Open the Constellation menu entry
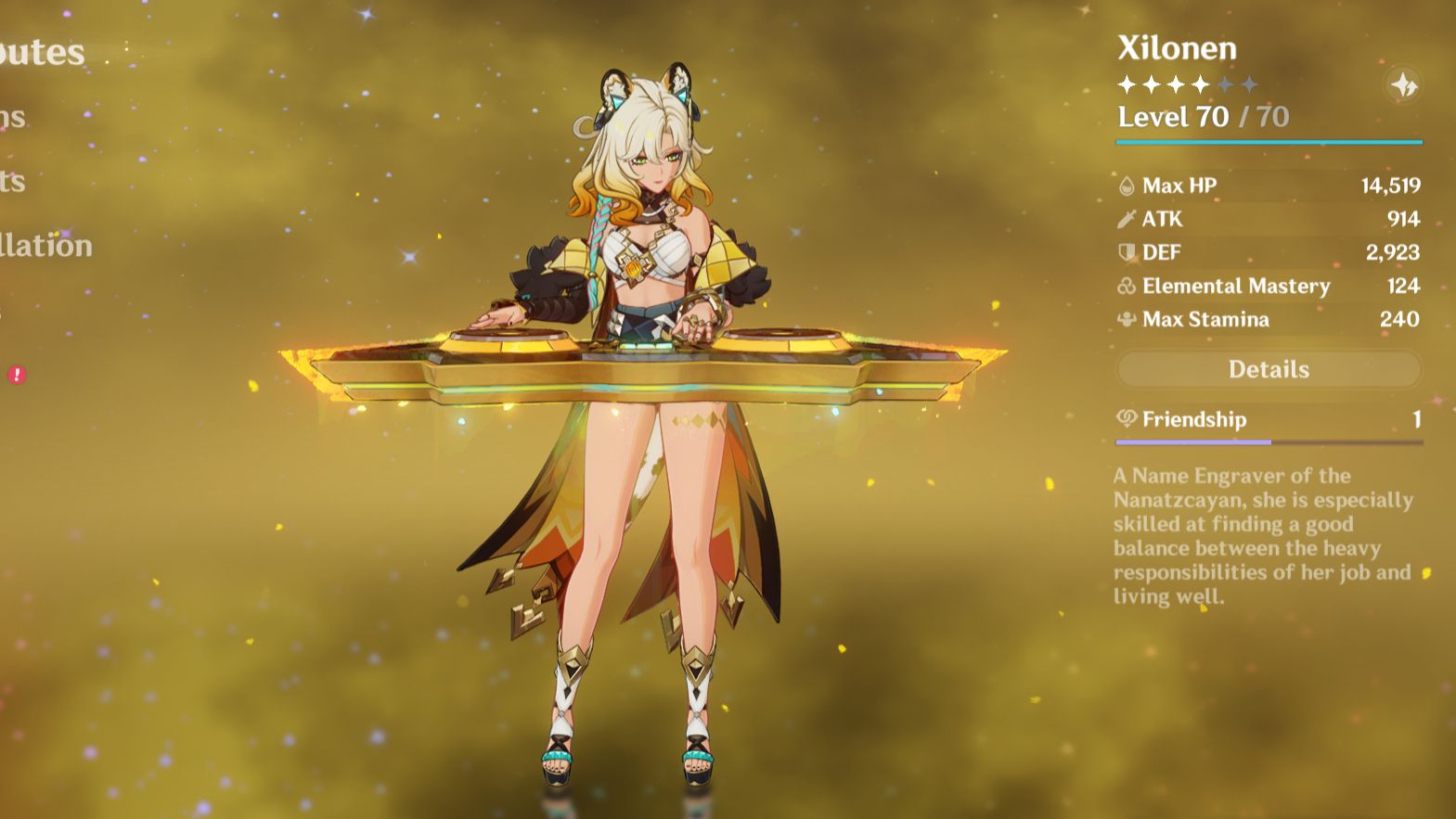The height and width of the screenshot is (819, 1456). pyautogui.click(x=46, y=246)
